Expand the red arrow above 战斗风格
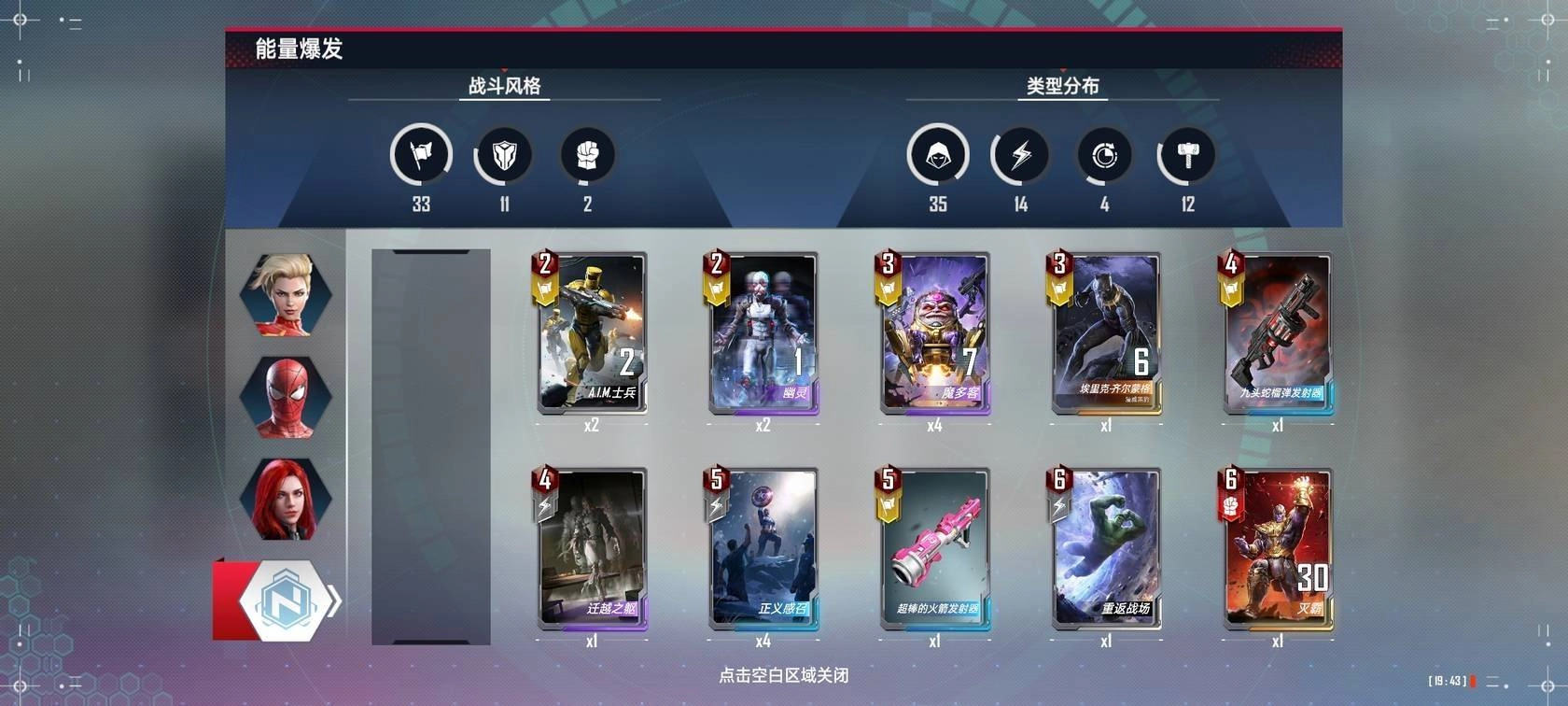This screenshot has height=706, width=1568. pos(502,71)
